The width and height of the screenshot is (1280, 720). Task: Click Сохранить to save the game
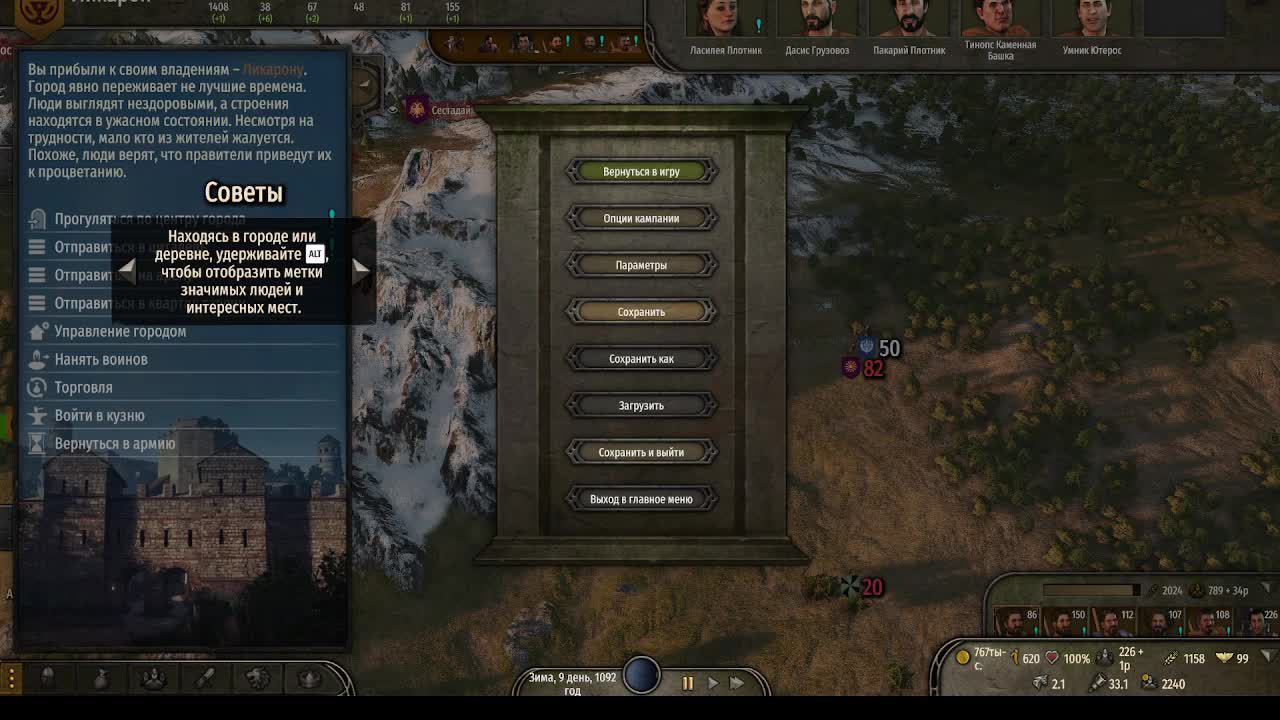641,311
